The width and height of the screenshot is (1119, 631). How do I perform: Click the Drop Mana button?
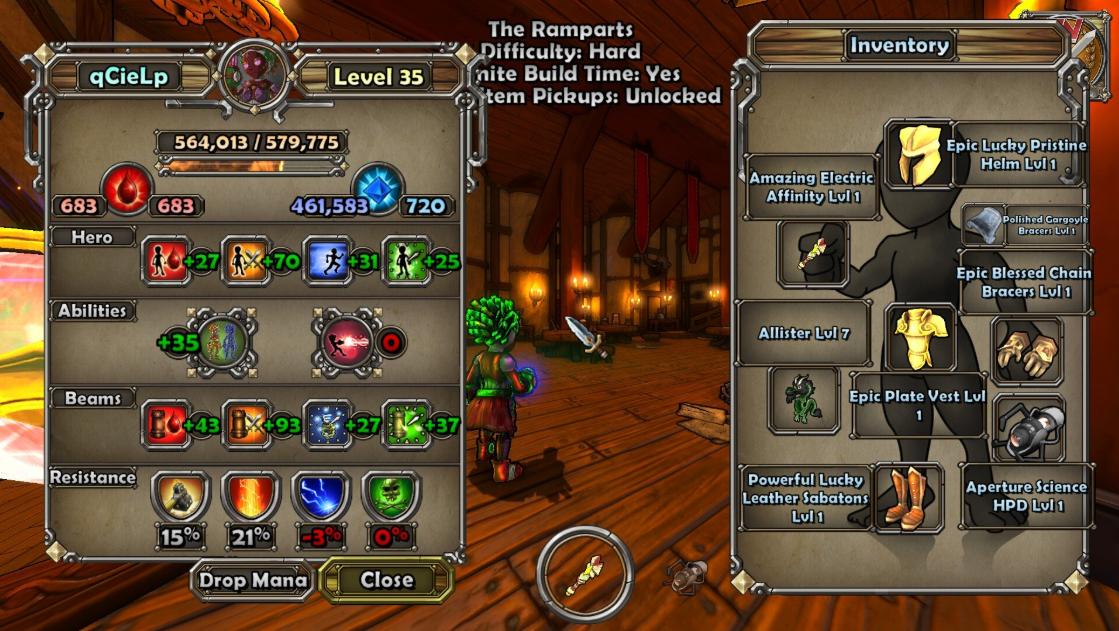tap(252, 580)
